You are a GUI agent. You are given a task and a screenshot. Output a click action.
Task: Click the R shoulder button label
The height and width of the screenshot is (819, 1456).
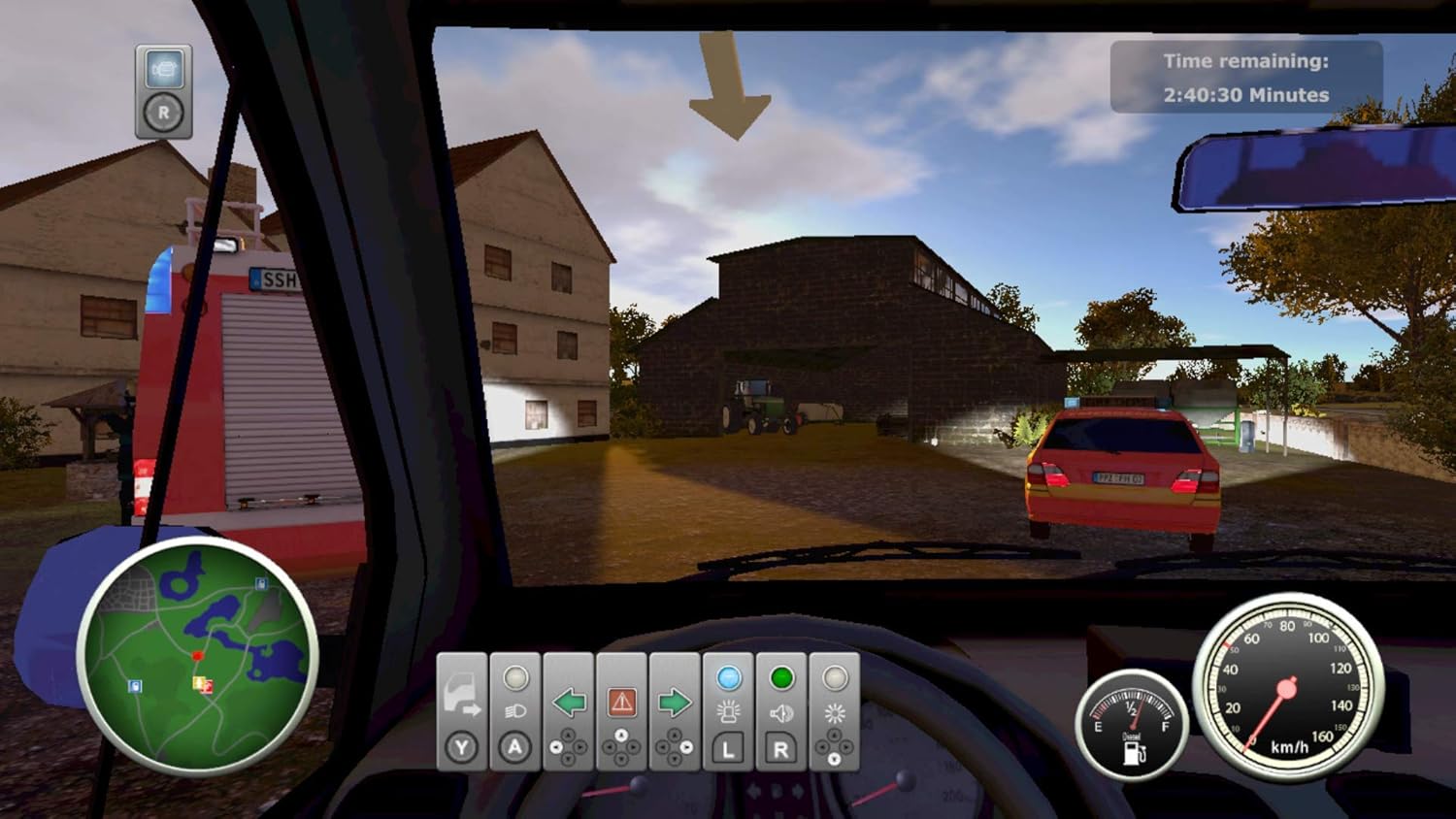[x=778, y=747]
